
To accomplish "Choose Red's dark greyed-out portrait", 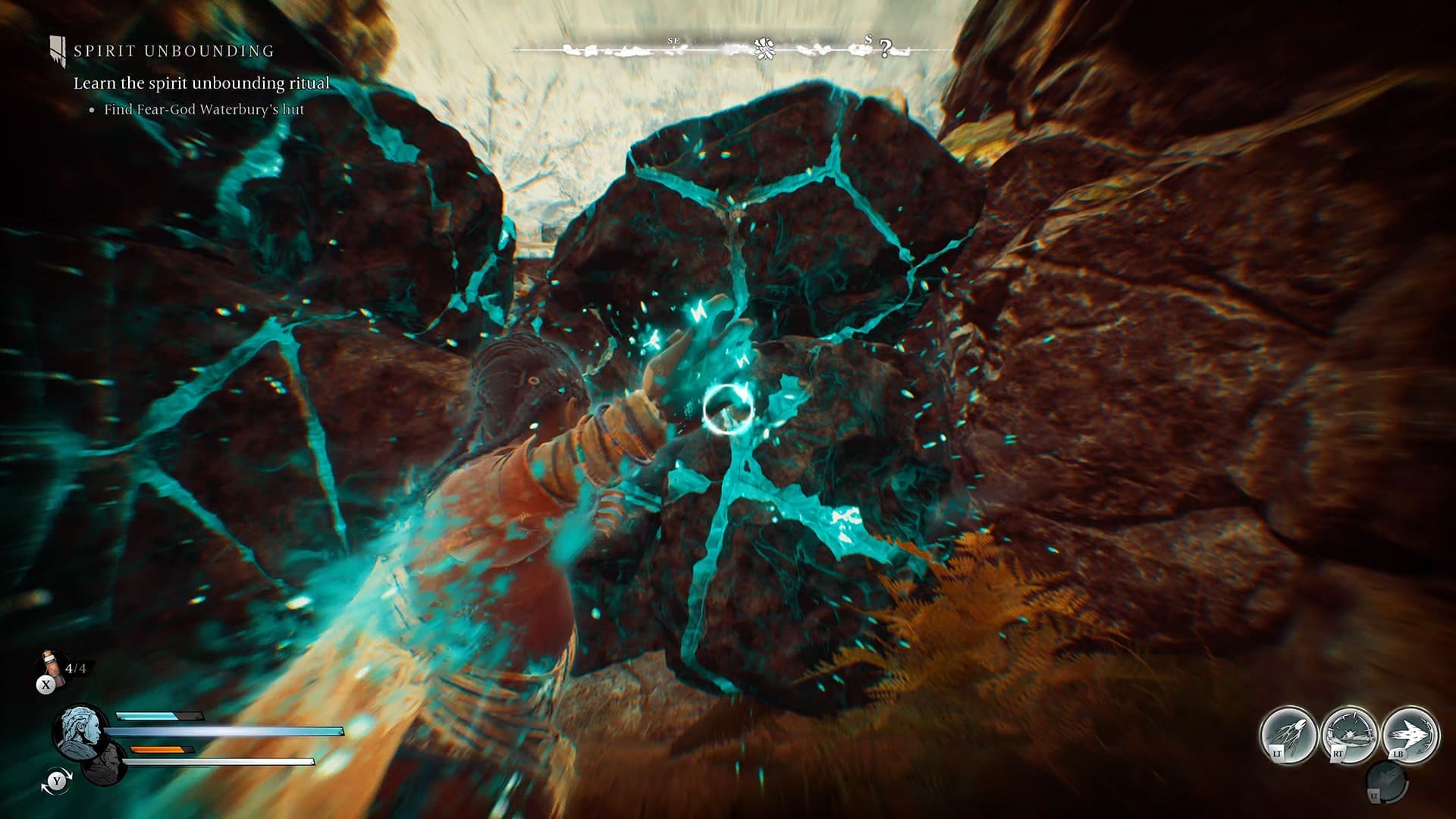I will coord(105,763).
